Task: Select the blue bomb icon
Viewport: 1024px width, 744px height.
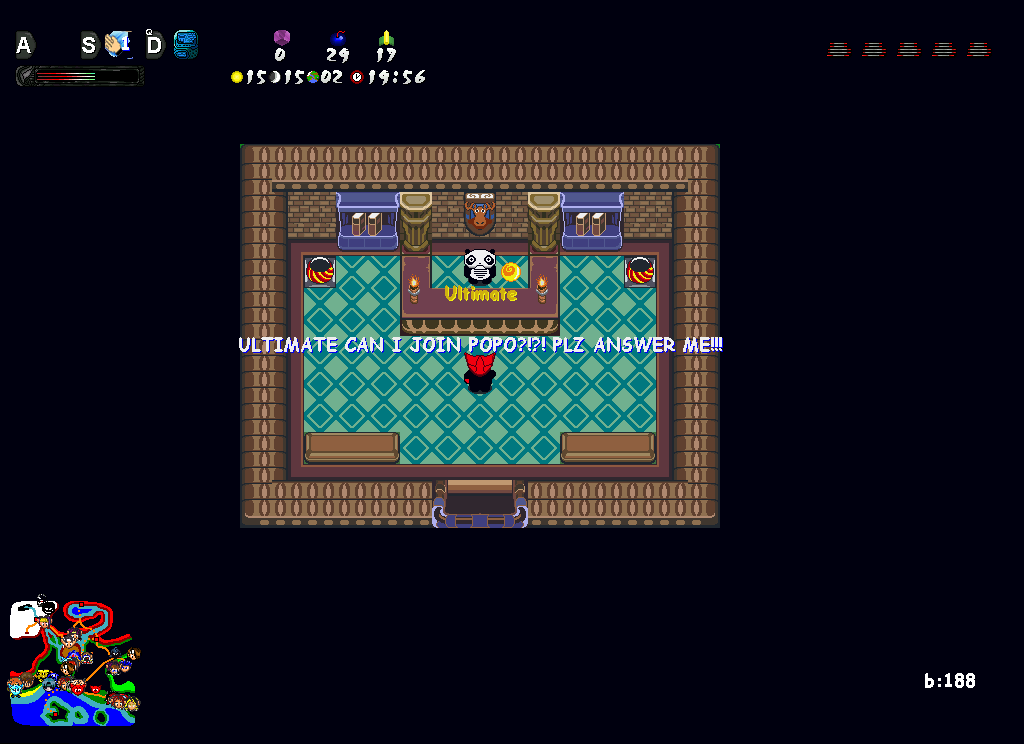Action: 338,39
